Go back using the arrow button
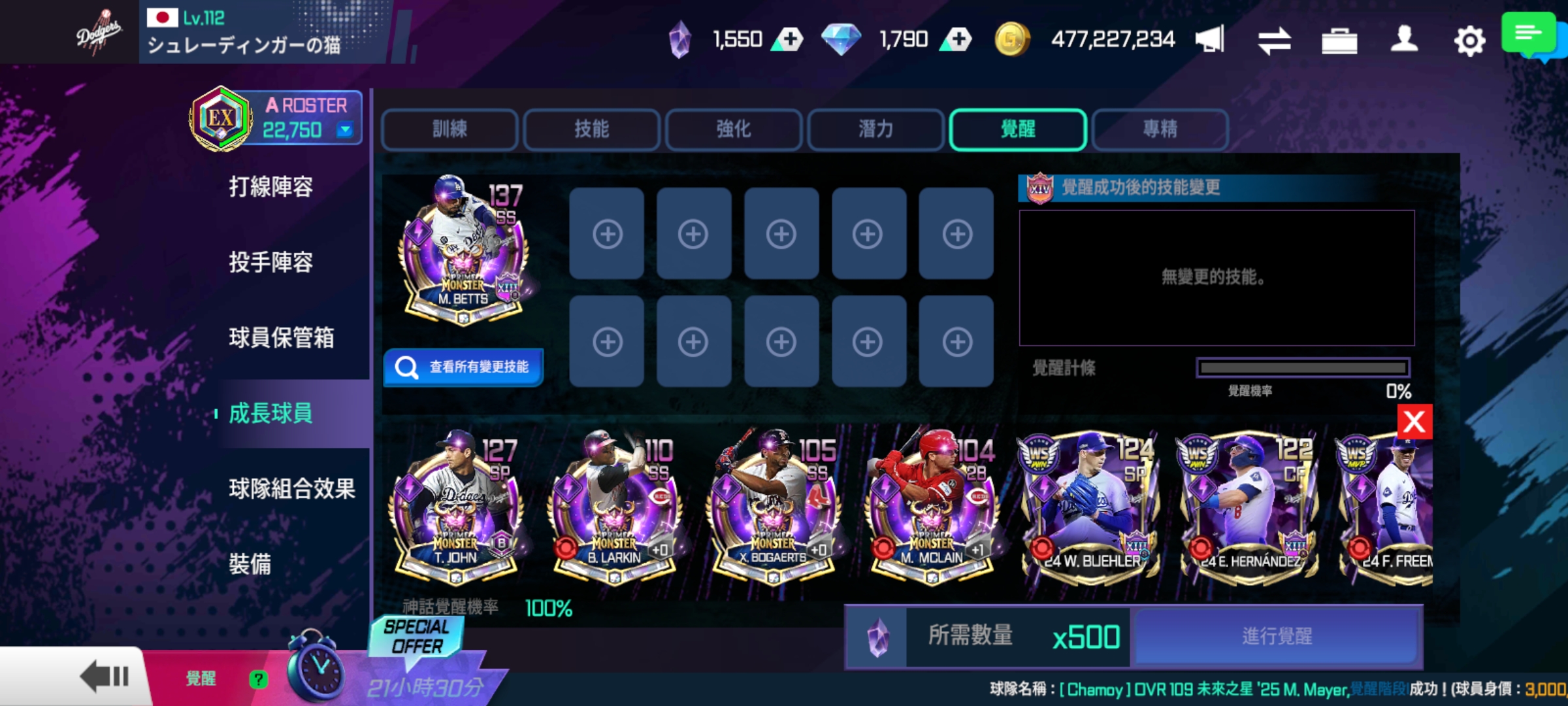 click(105, 676)
